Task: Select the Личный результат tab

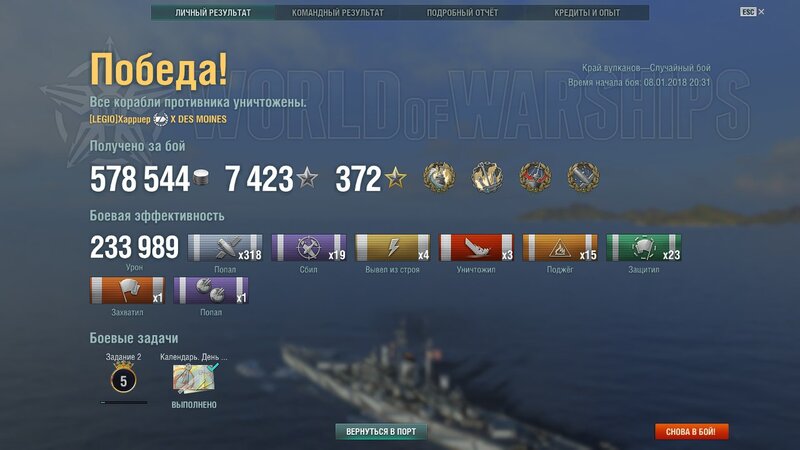Action: pyautogui.click(x=213, y=13)
